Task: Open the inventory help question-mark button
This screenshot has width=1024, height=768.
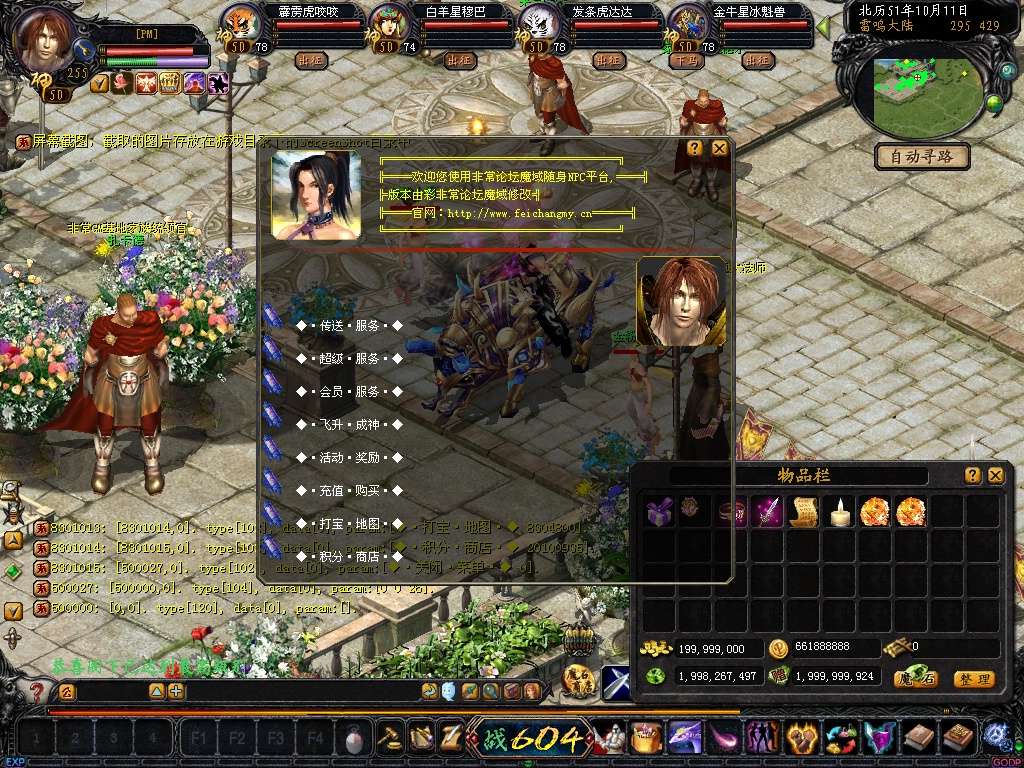Action: tap(972, 476)
